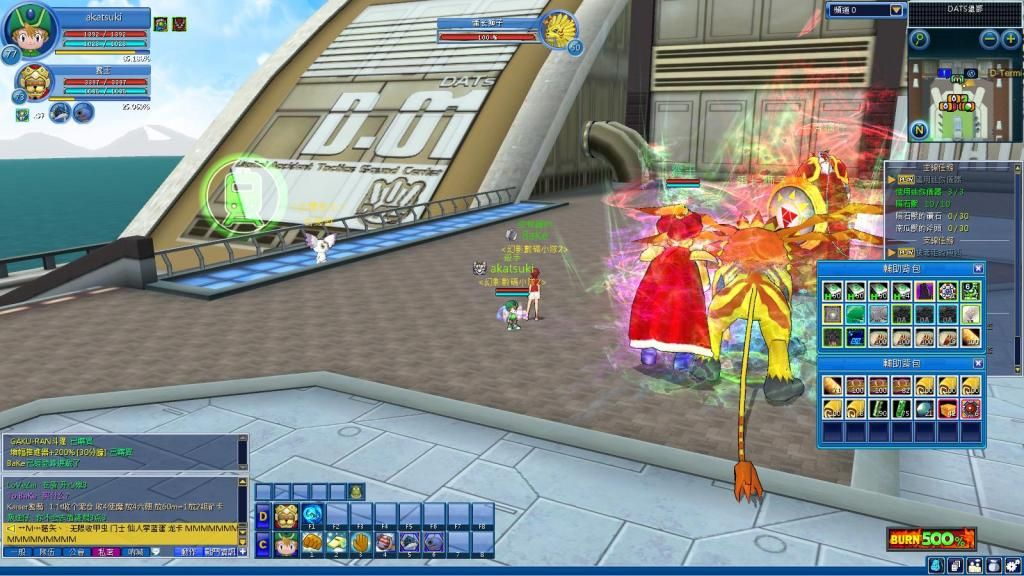Select the purple item in the upper bag

[924, 291]
